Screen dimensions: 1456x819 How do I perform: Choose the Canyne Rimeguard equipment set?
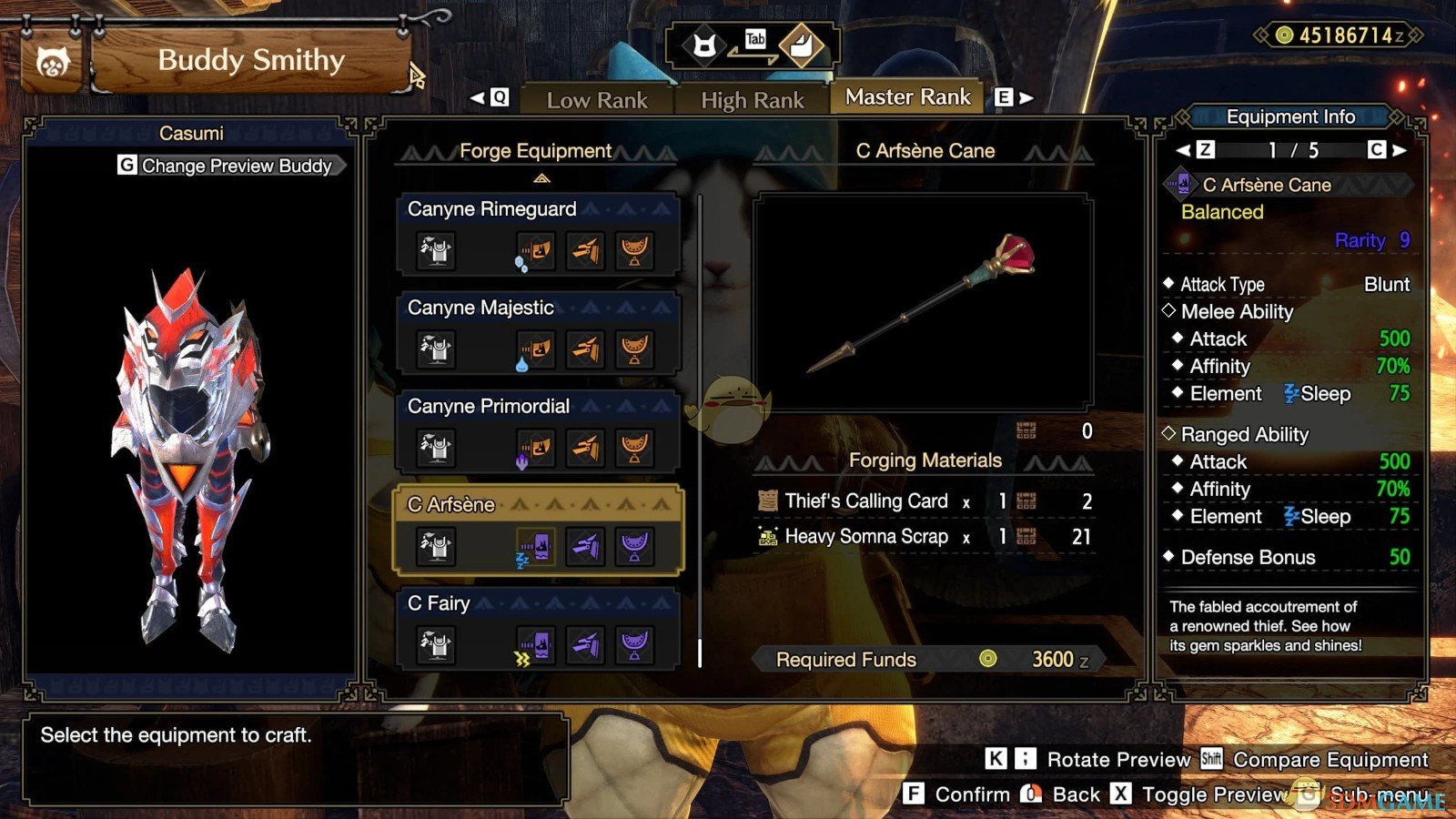[x=538, y=234]
